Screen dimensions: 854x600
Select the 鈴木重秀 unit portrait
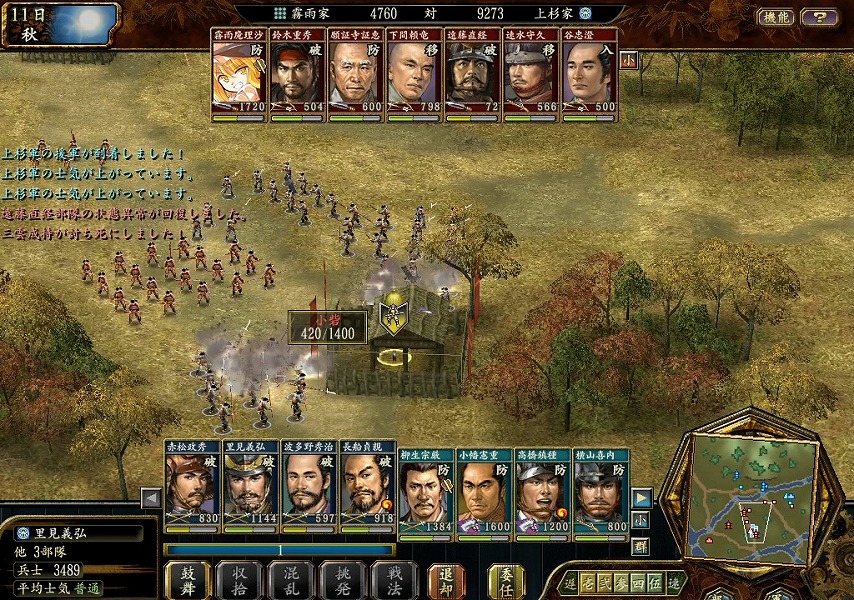point(298,73)
